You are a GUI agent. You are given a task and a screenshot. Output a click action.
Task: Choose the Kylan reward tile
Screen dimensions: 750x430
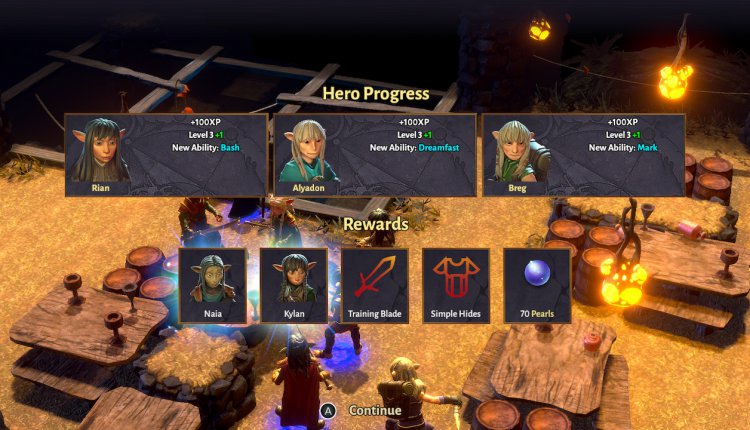[294, 286]
